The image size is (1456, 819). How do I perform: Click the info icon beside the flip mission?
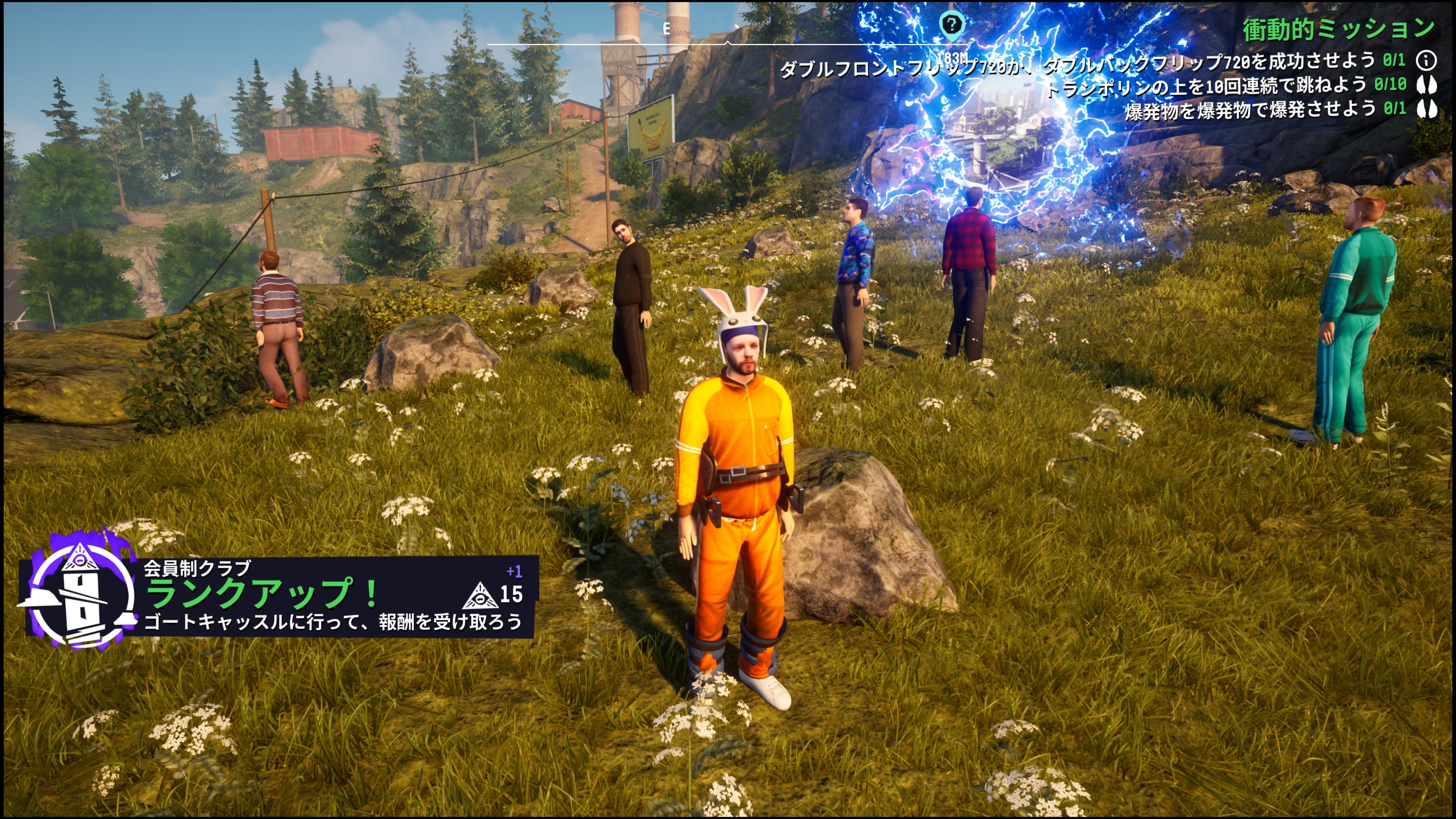tap(1426, 60)
